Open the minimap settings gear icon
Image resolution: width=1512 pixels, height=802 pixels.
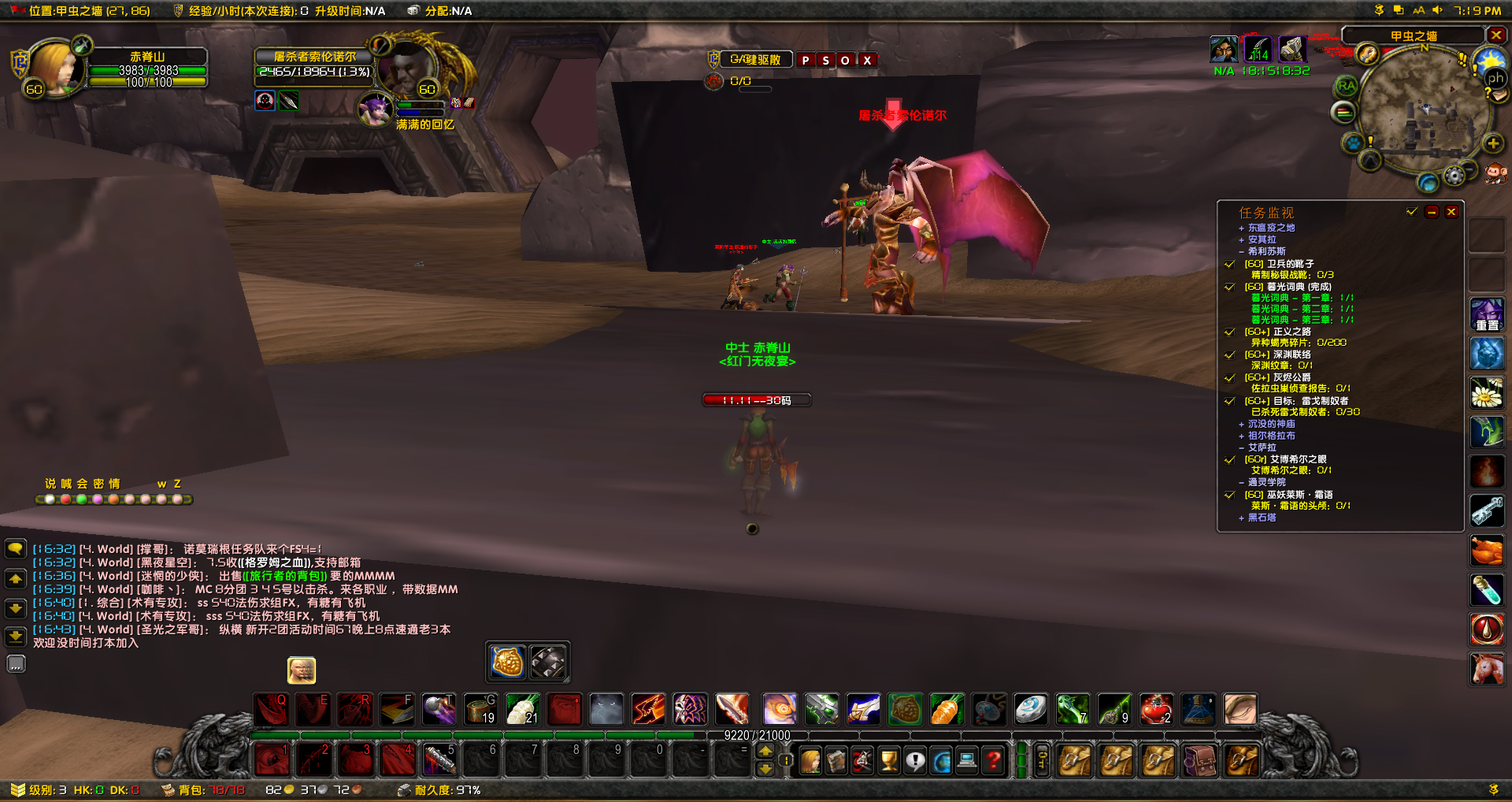pyautogui.click(x=1455, y=176)
